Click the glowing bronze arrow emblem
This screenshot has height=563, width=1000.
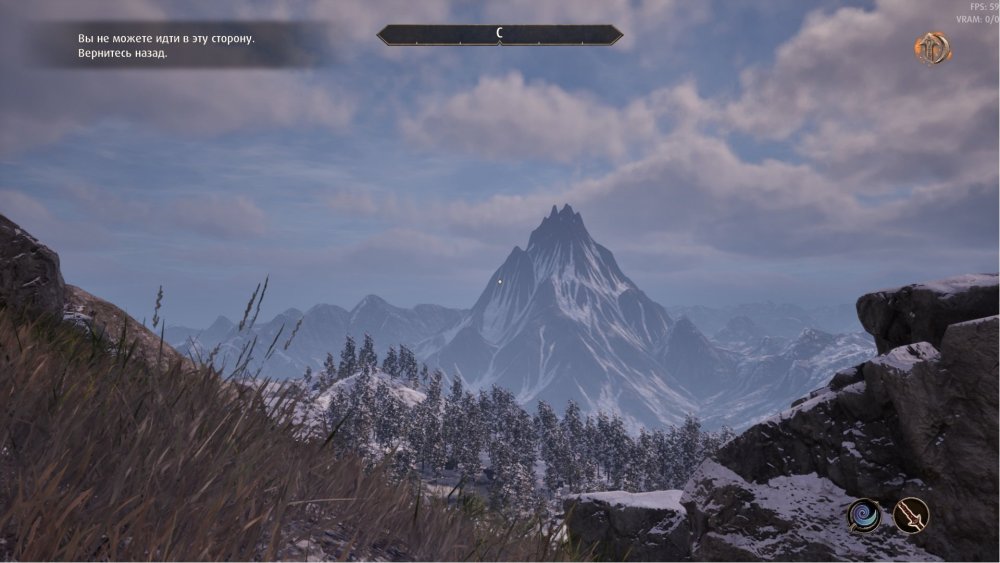pyautogui.click(x=932, y=48)
